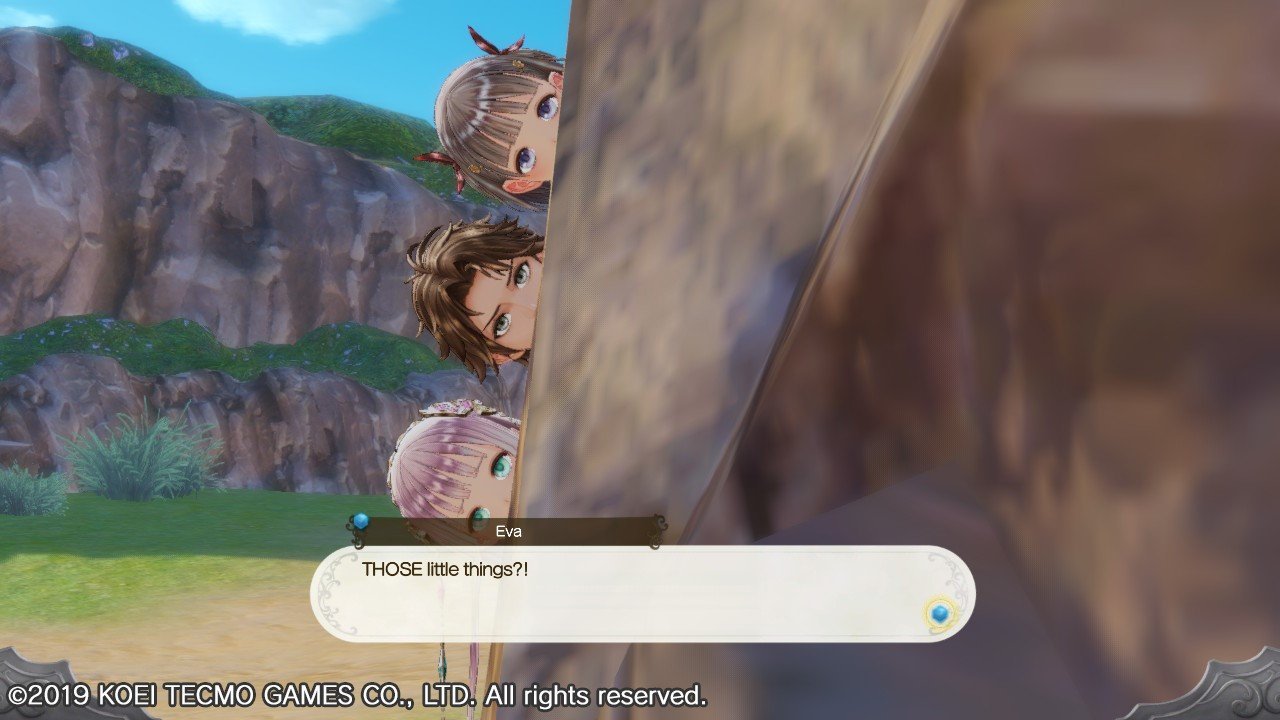The height and width of the screenshot is (720, 1280).
Task: Advance dialogue with the blue gem indicator
Action: point(938,613)
